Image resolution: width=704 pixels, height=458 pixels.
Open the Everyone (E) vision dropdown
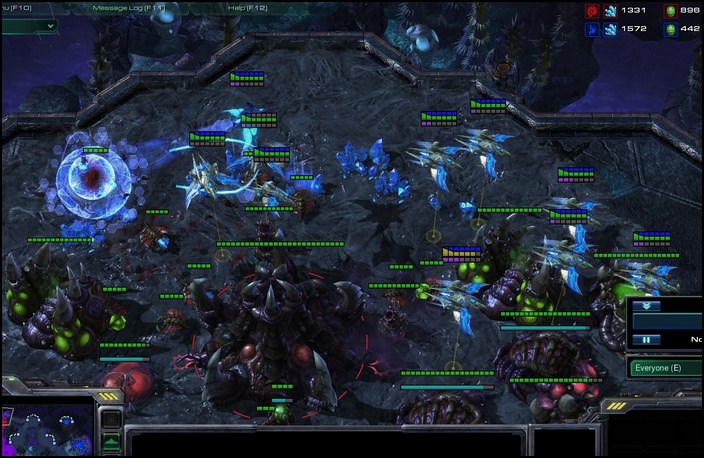(x=664, y=368)
